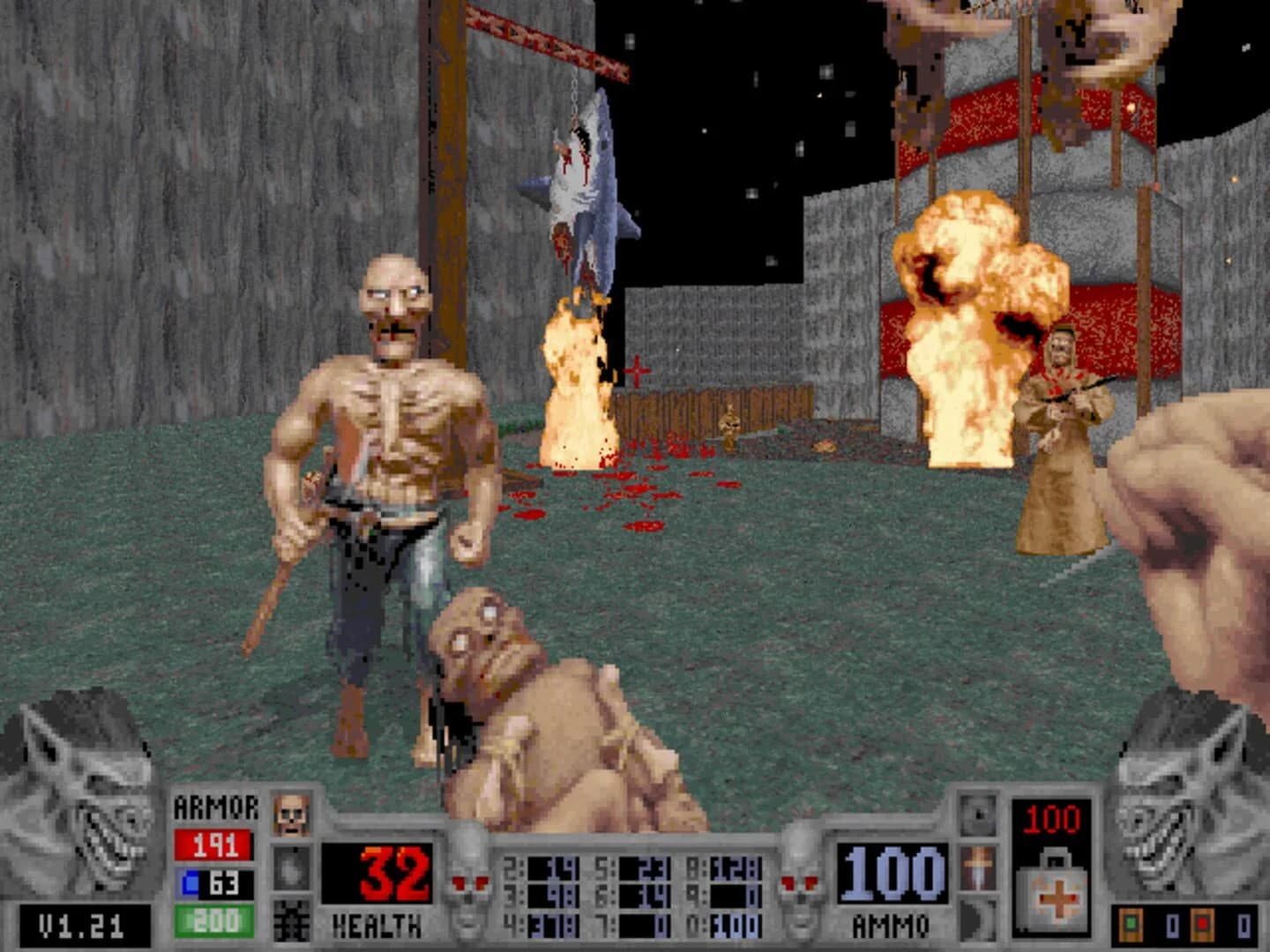This screenshot has width=1270, height=952.
Task: Click the sphere item icon under Caleb's face
Action: [x=291, y=869]
